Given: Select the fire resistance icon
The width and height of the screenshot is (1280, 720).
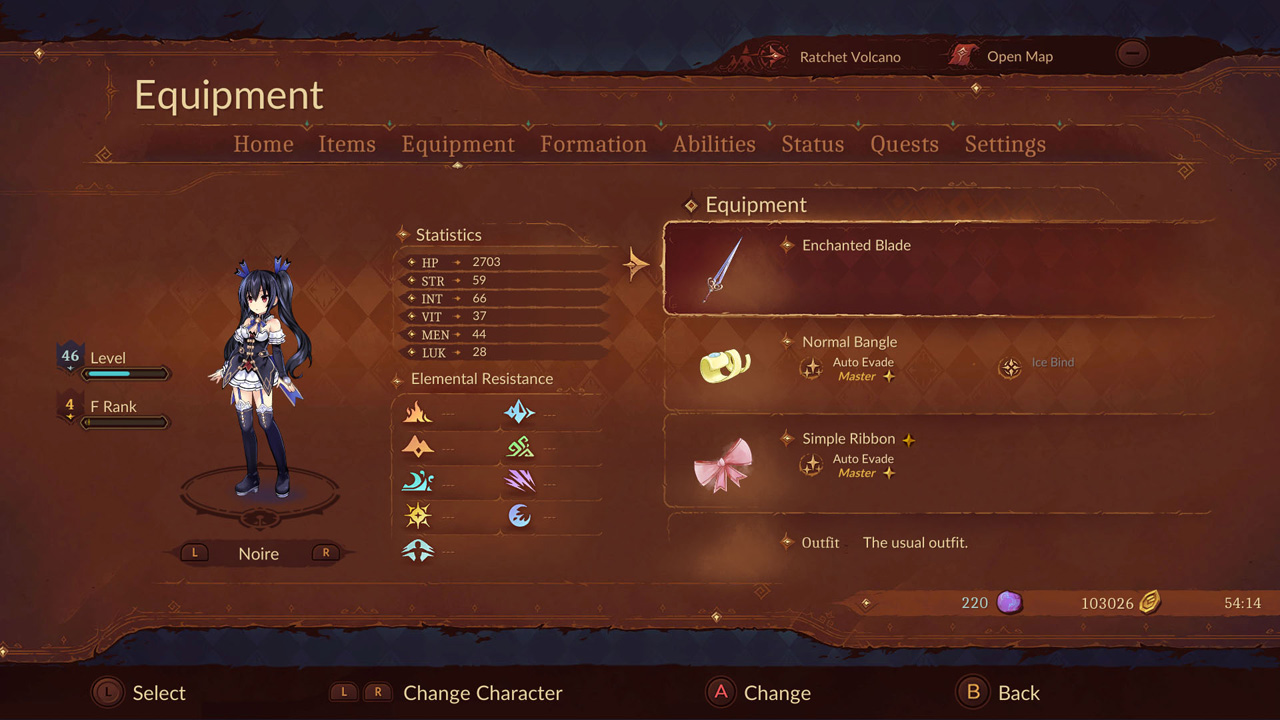Looking at the screenshot, I should (x=418, y=412).
